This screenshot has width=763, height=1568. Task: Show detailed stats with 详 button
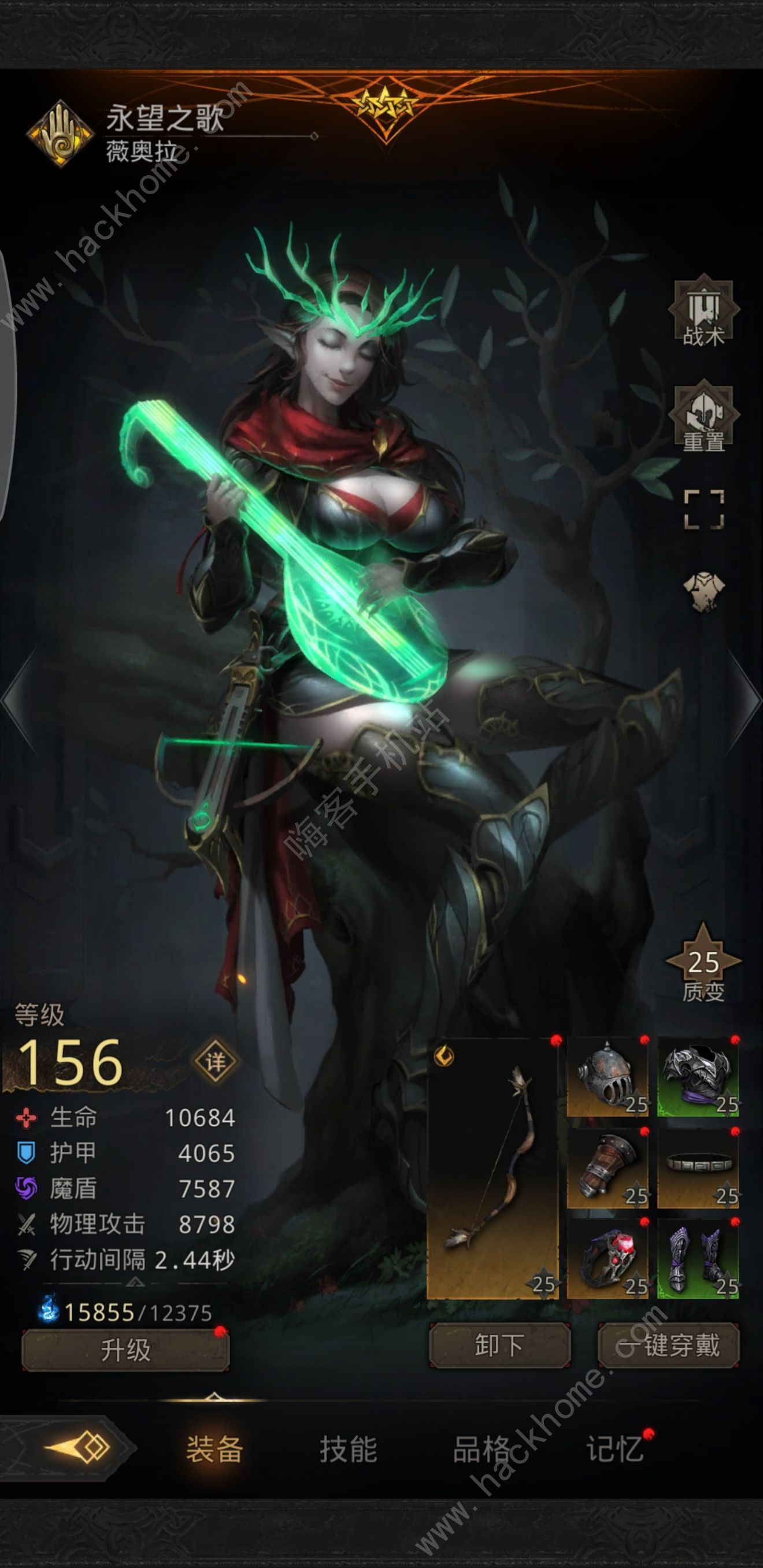click(214, 1062)
